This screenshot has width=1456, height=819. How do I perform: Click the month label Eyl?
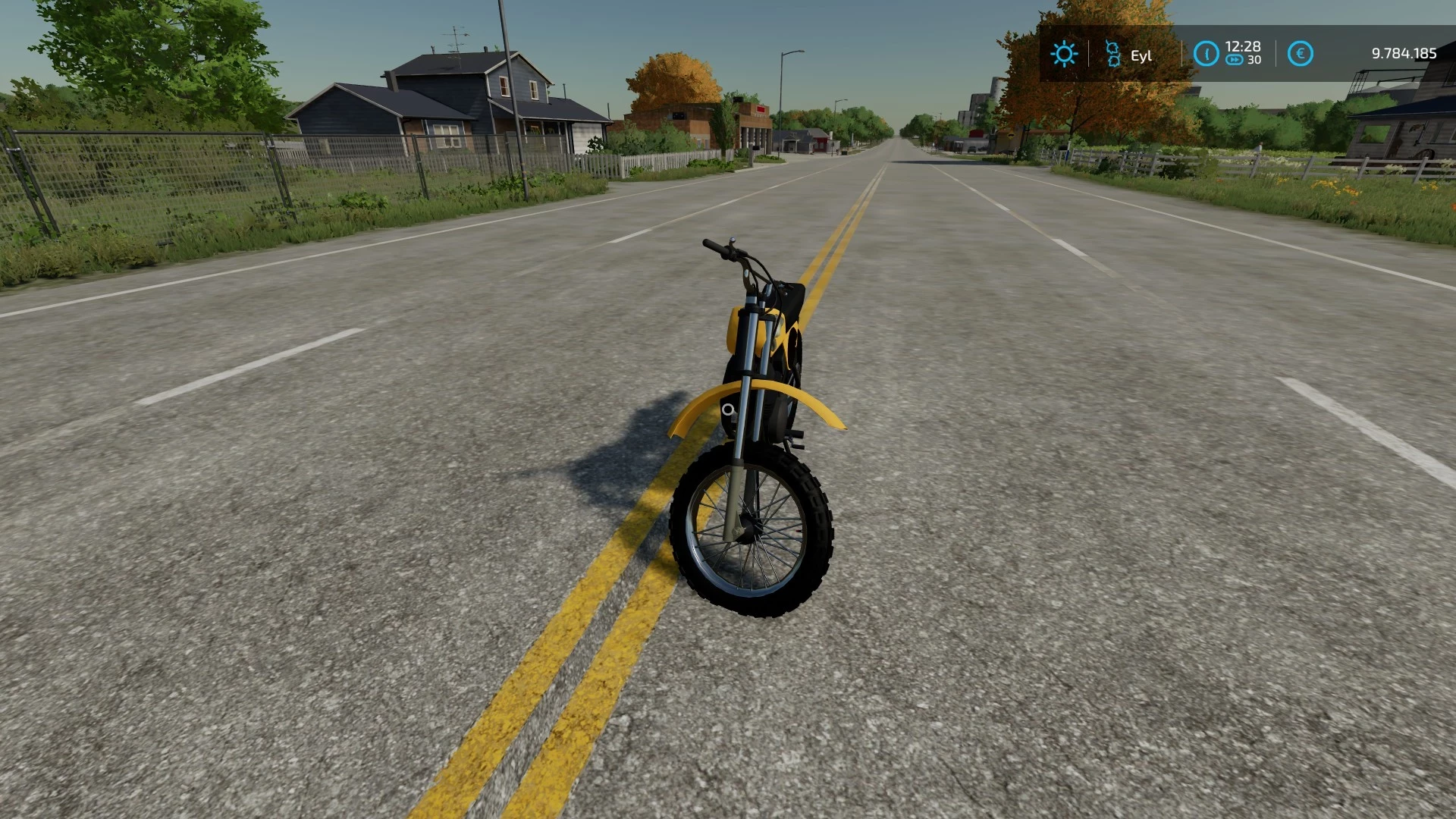tap(1142, 55)
